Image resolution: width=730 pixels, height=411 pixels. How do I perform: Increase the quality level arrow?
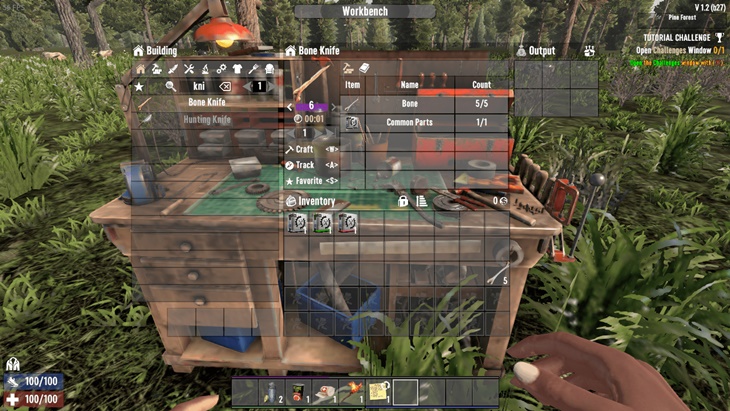[332, 105]
